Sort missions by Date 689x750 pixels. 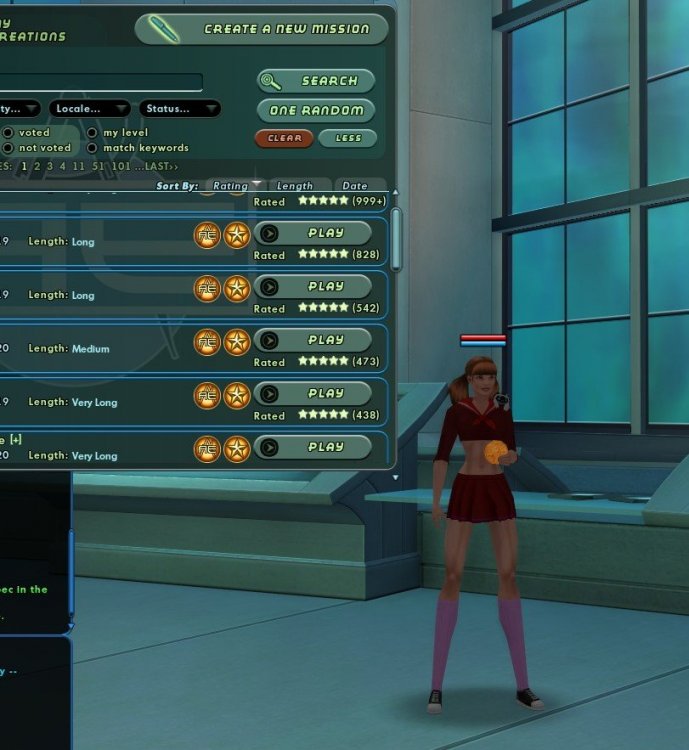[355, 186]
